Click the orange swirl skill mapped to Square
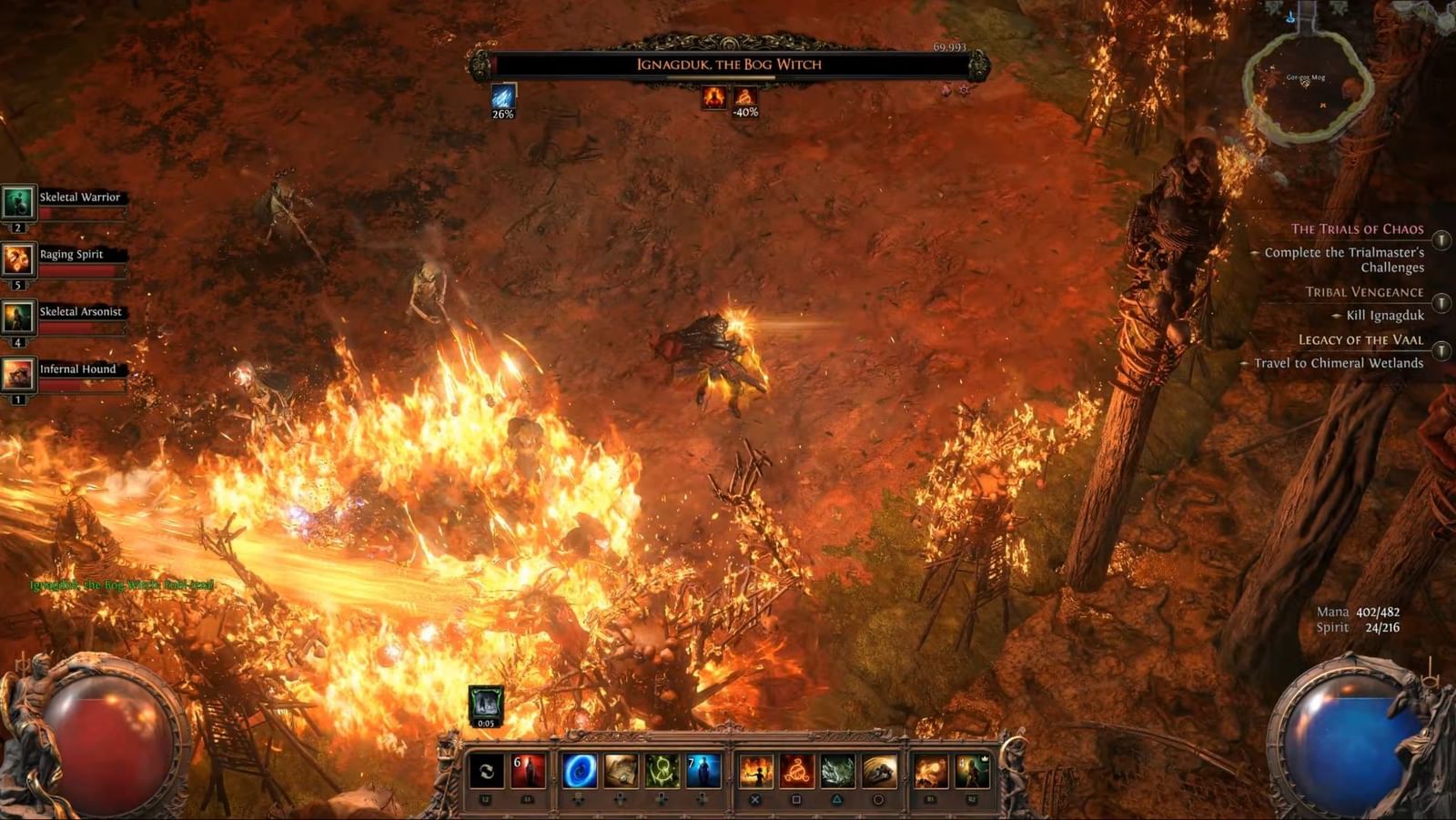This screenshot has width=1456, height=820. tap(797, 772)
